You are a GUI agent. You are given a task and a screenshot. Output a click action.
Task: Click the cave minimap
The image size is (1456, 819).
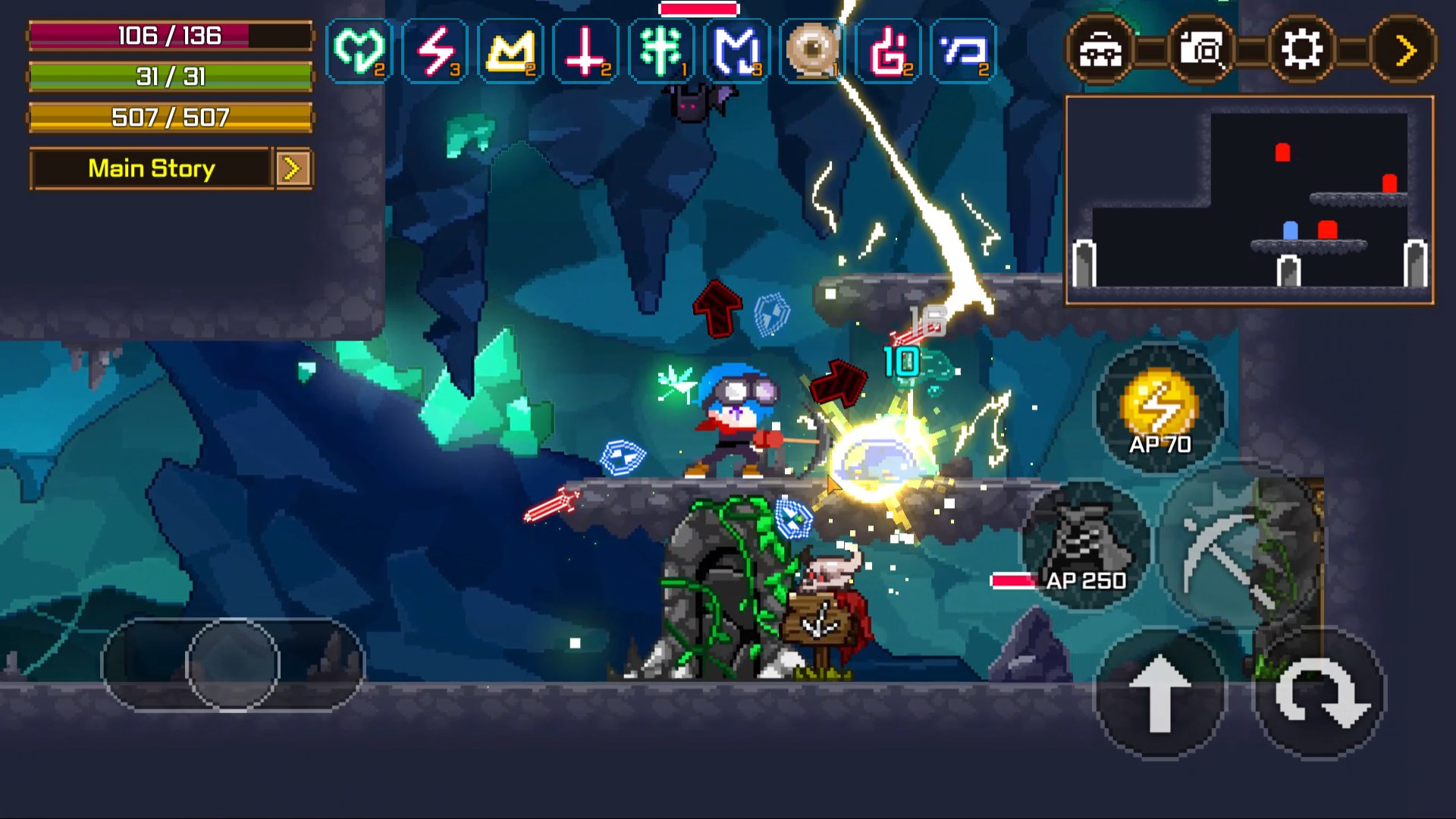pyautogui.click(x=1249, y=200)
